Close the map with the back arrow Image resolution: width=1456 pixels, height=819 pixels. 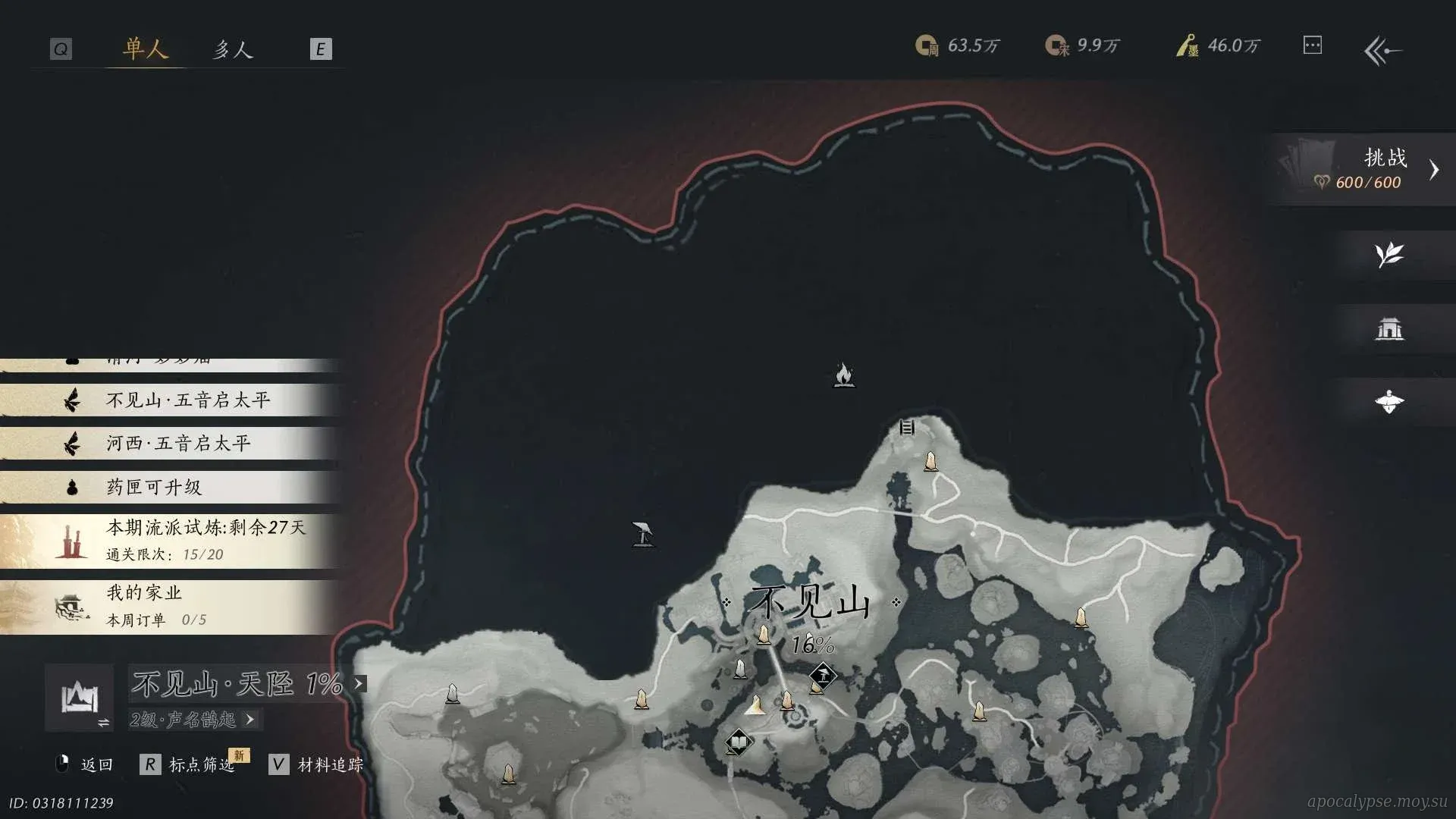(1382, 51)
